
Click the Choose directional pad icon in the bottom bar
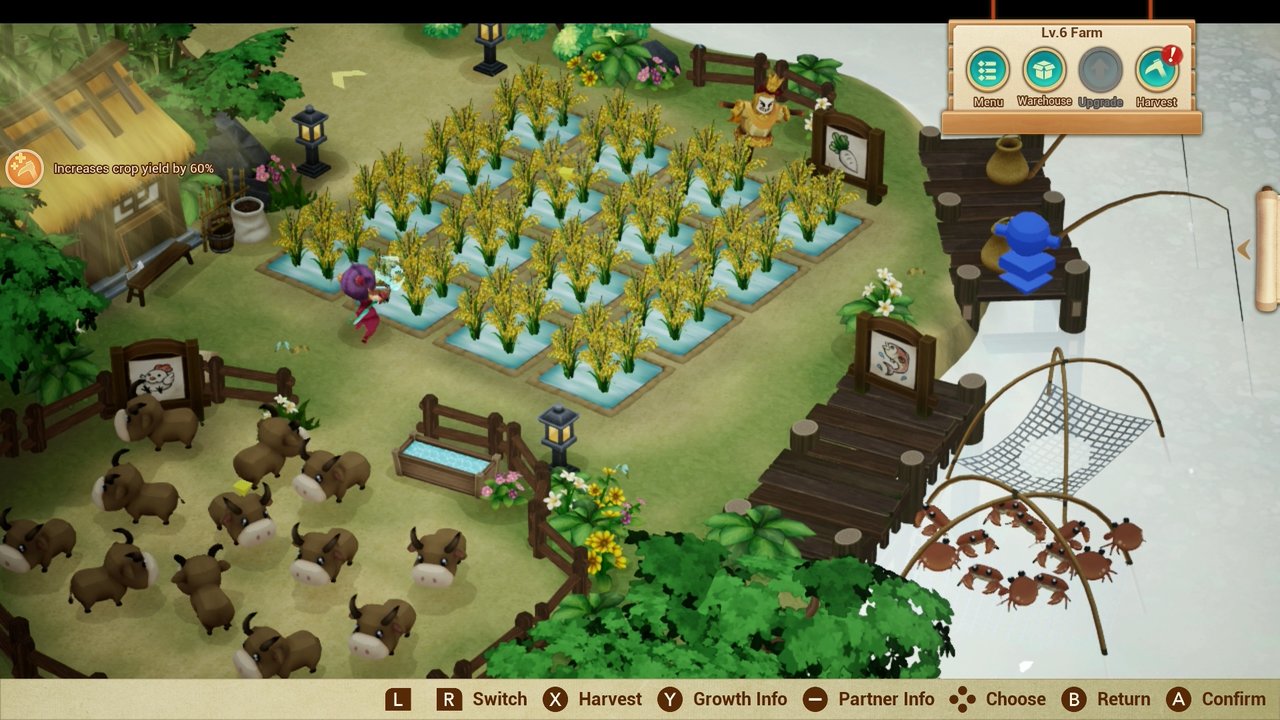tap(963, 699)
